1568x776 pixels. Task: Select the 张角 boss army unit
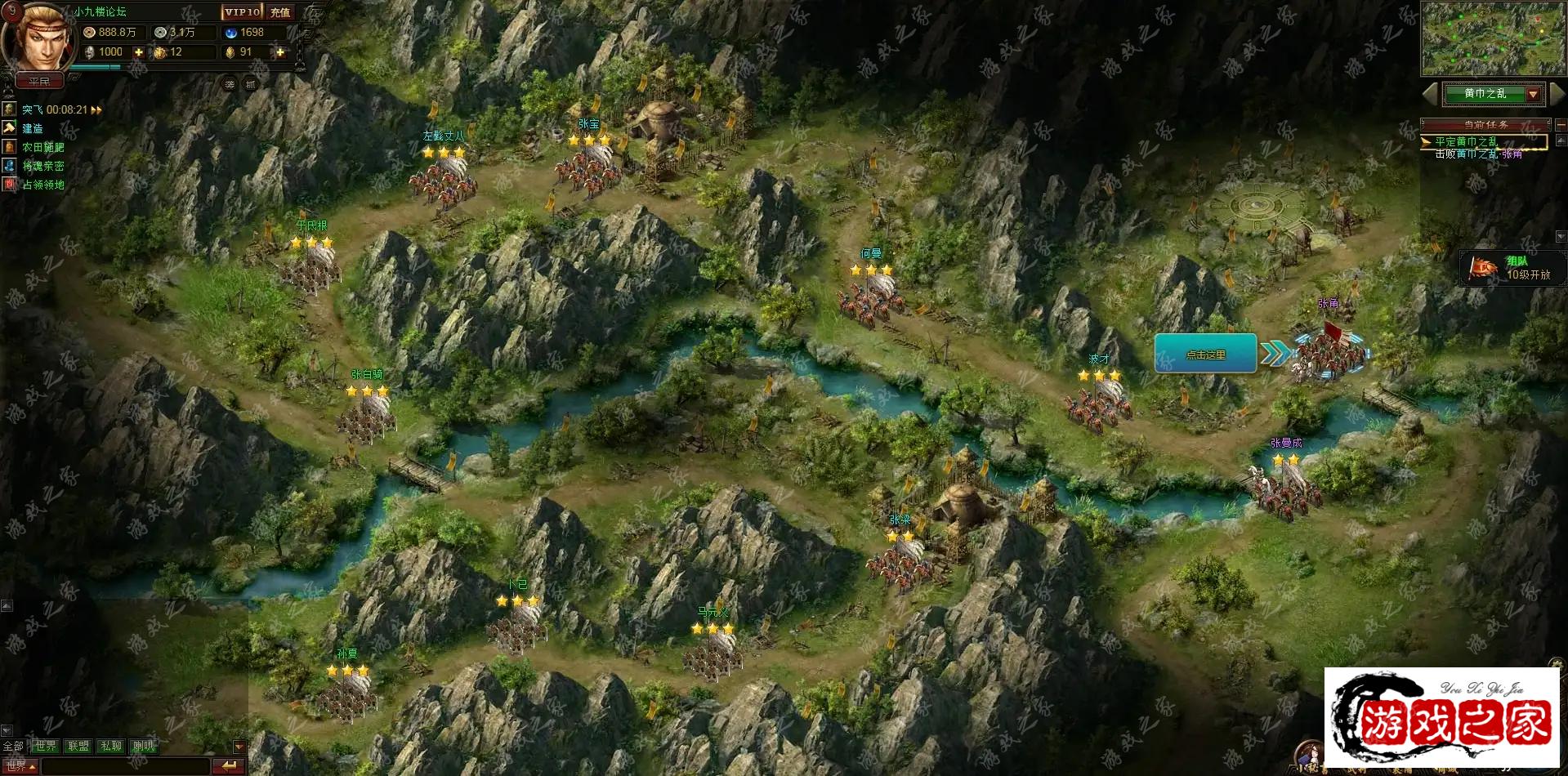pos(1331,353)
